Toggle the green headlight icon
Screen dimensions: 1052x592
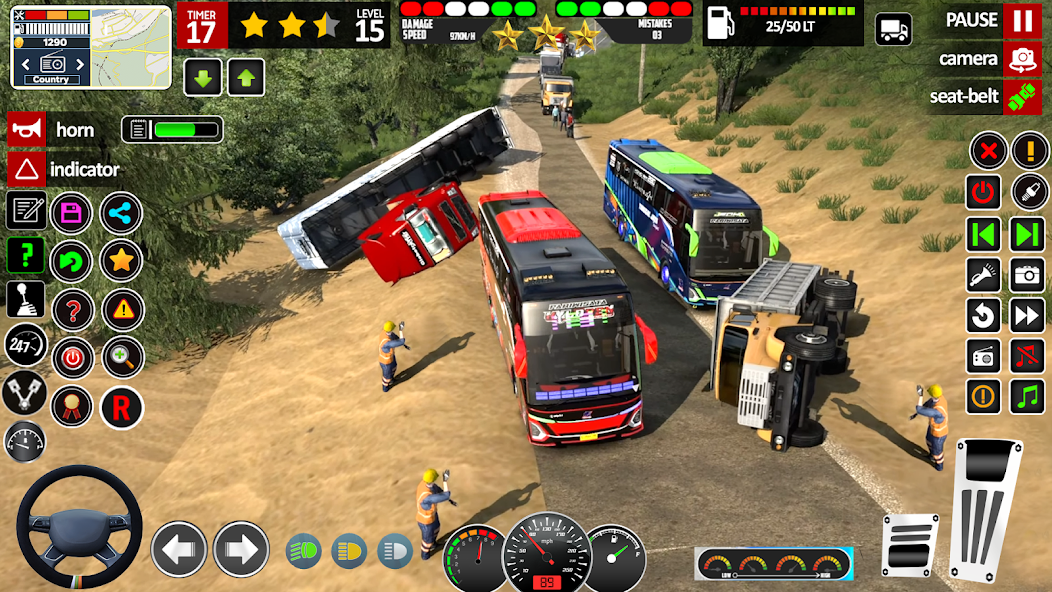[x=303, y=549]
